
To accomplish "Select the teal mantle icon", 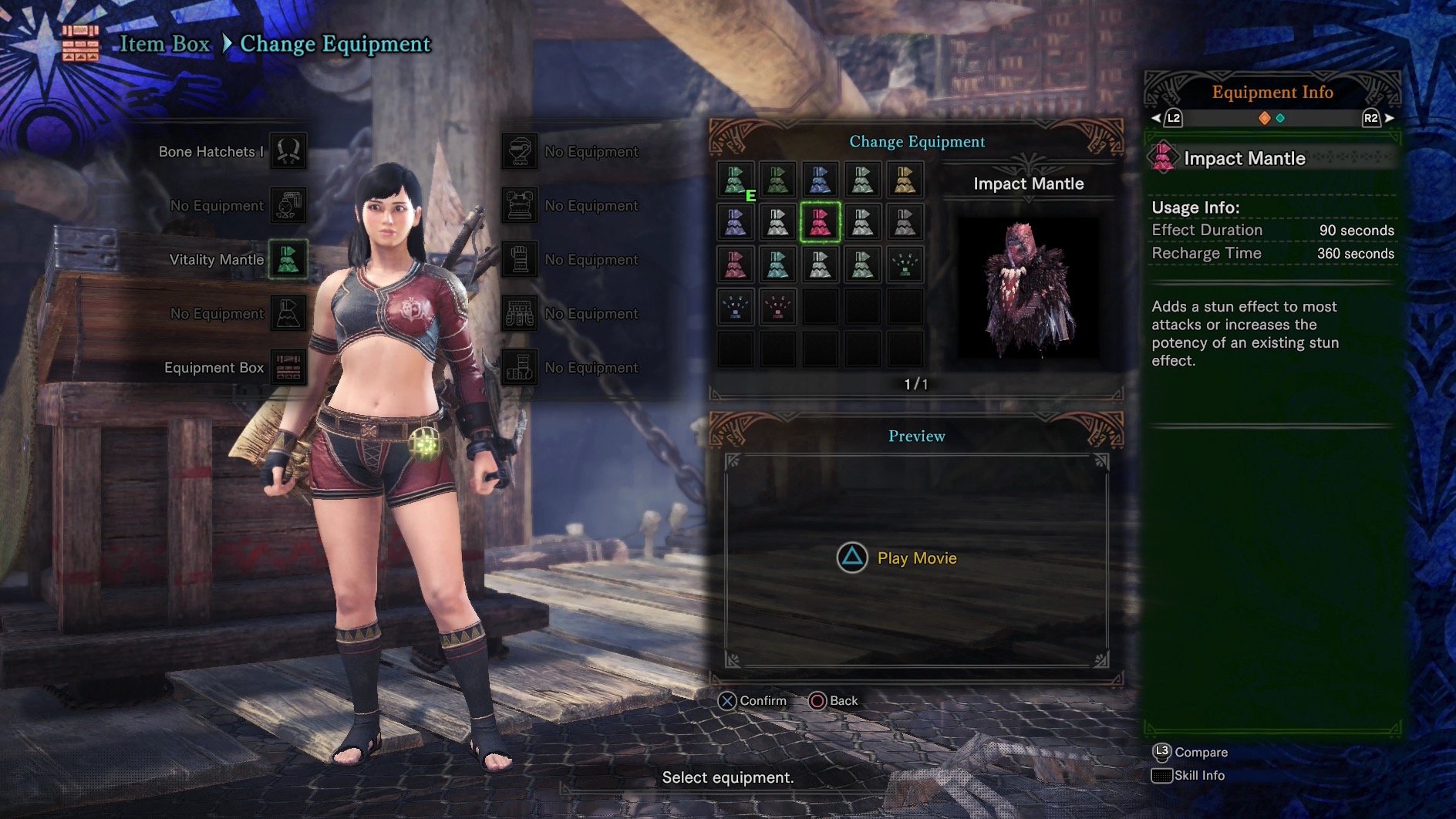I will 777,265.
